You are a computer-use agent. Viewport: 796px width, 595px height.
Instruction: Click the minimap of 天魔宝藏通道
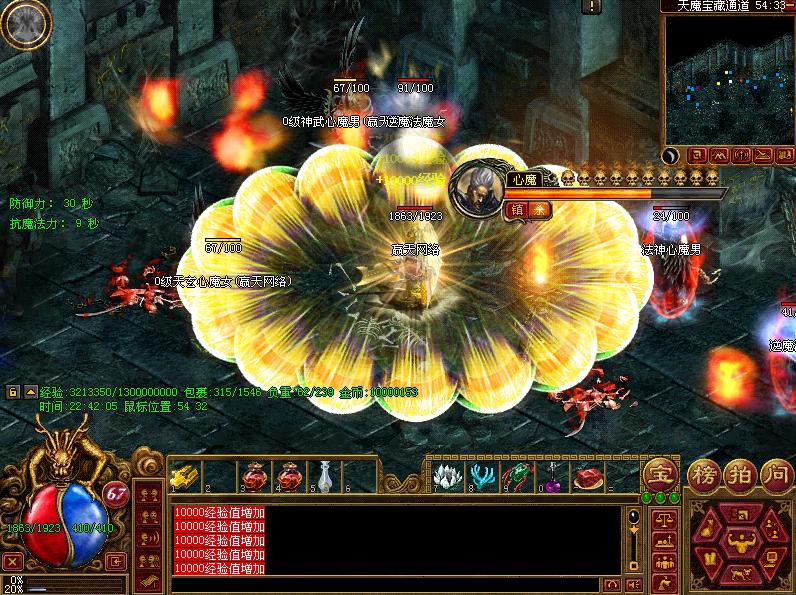pos(728,78)
